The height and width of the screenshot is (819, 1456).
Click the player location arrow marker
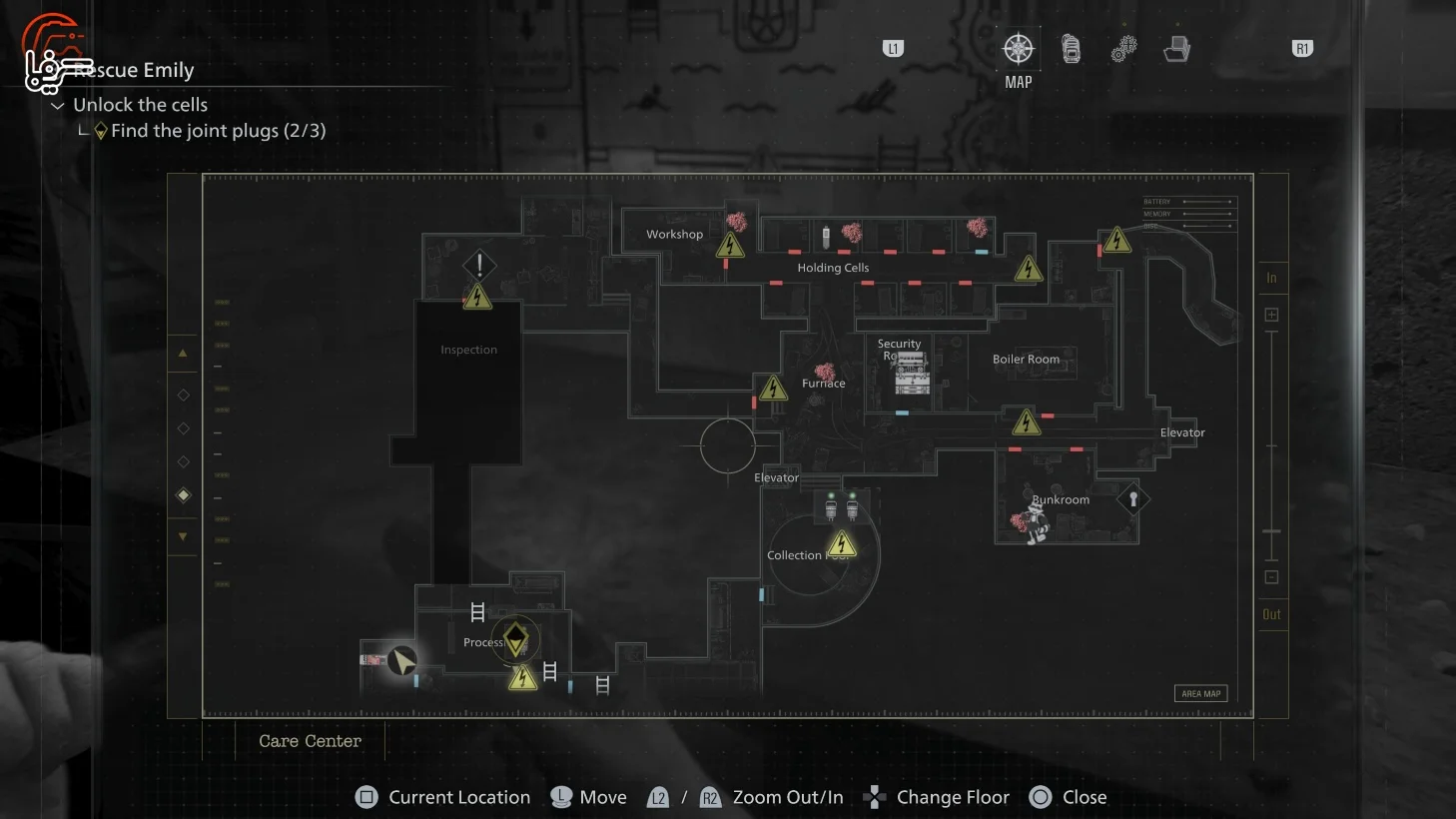(x=402, y=660)
